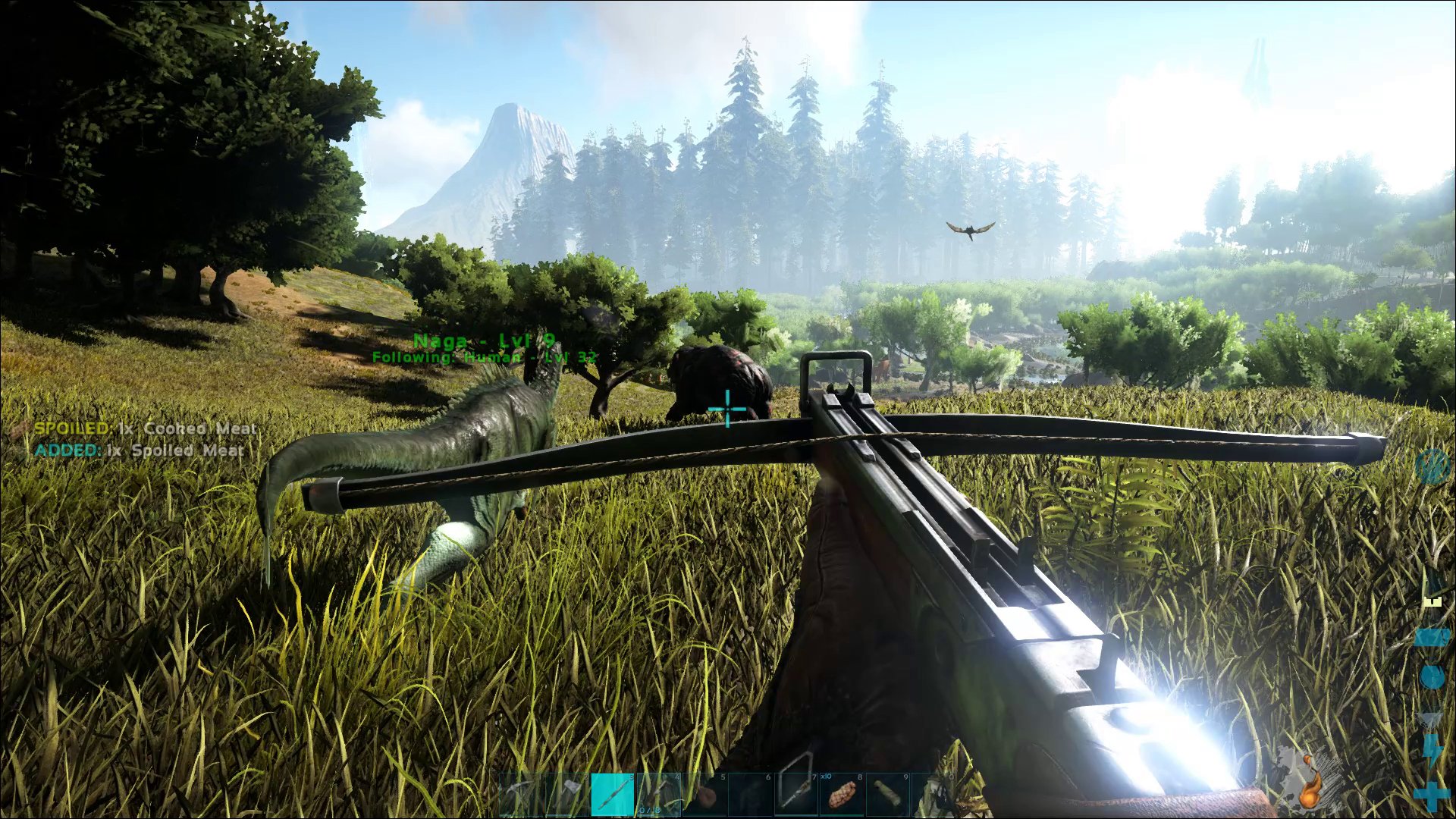Select the green rolled item in slot 9
Screen dimensions: 1456x819
(886, 795)
